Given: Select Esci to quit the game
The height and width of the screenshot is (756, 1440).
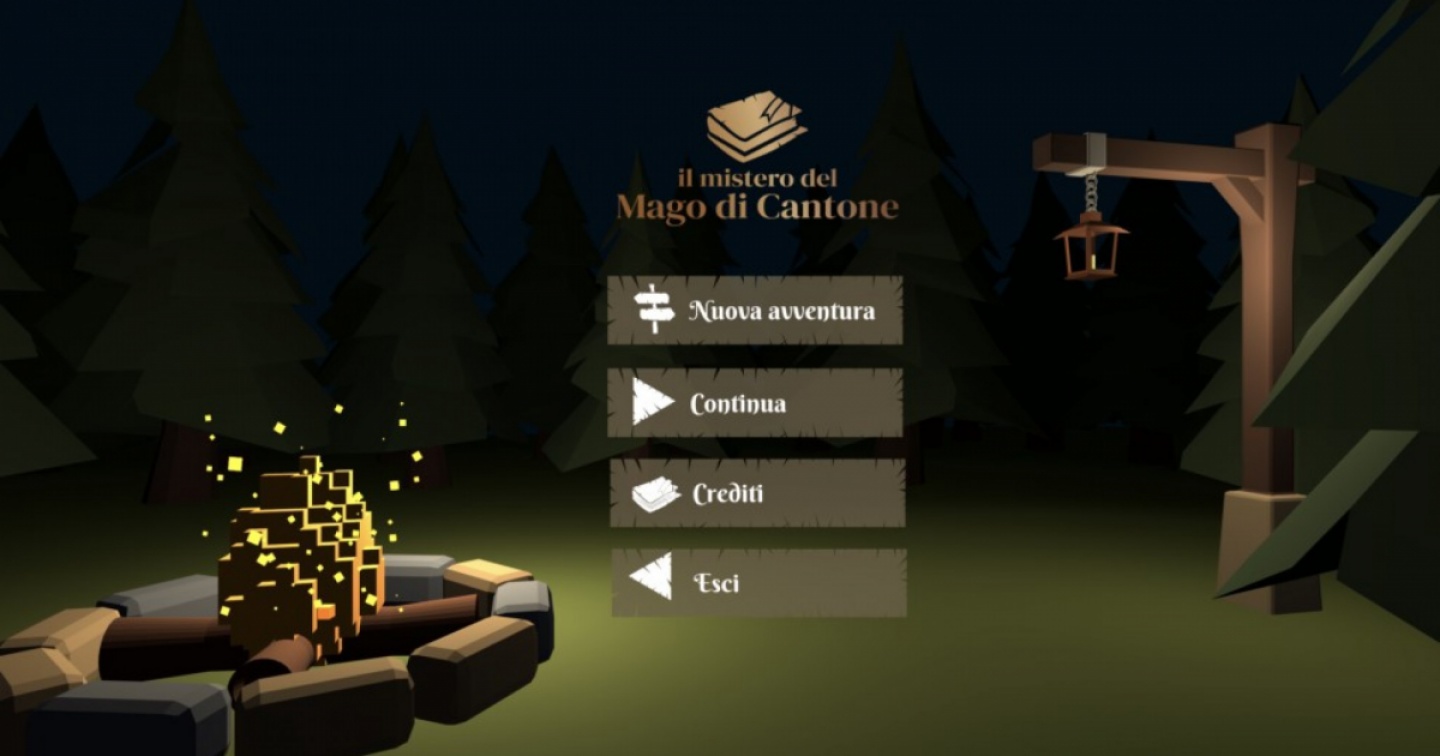Looking at the screenshot, I should pos(758,582).
